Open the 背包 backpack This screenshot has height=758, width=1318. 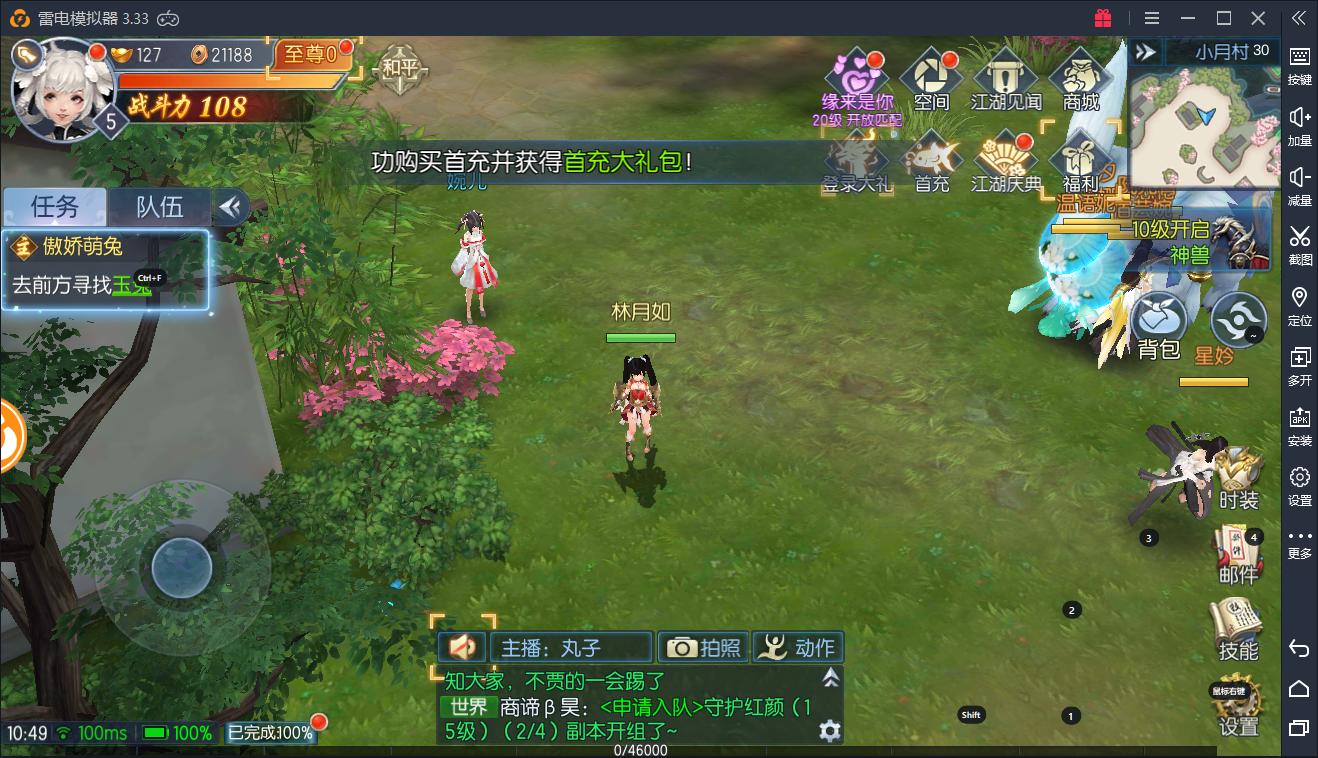tap(1159, 326)
